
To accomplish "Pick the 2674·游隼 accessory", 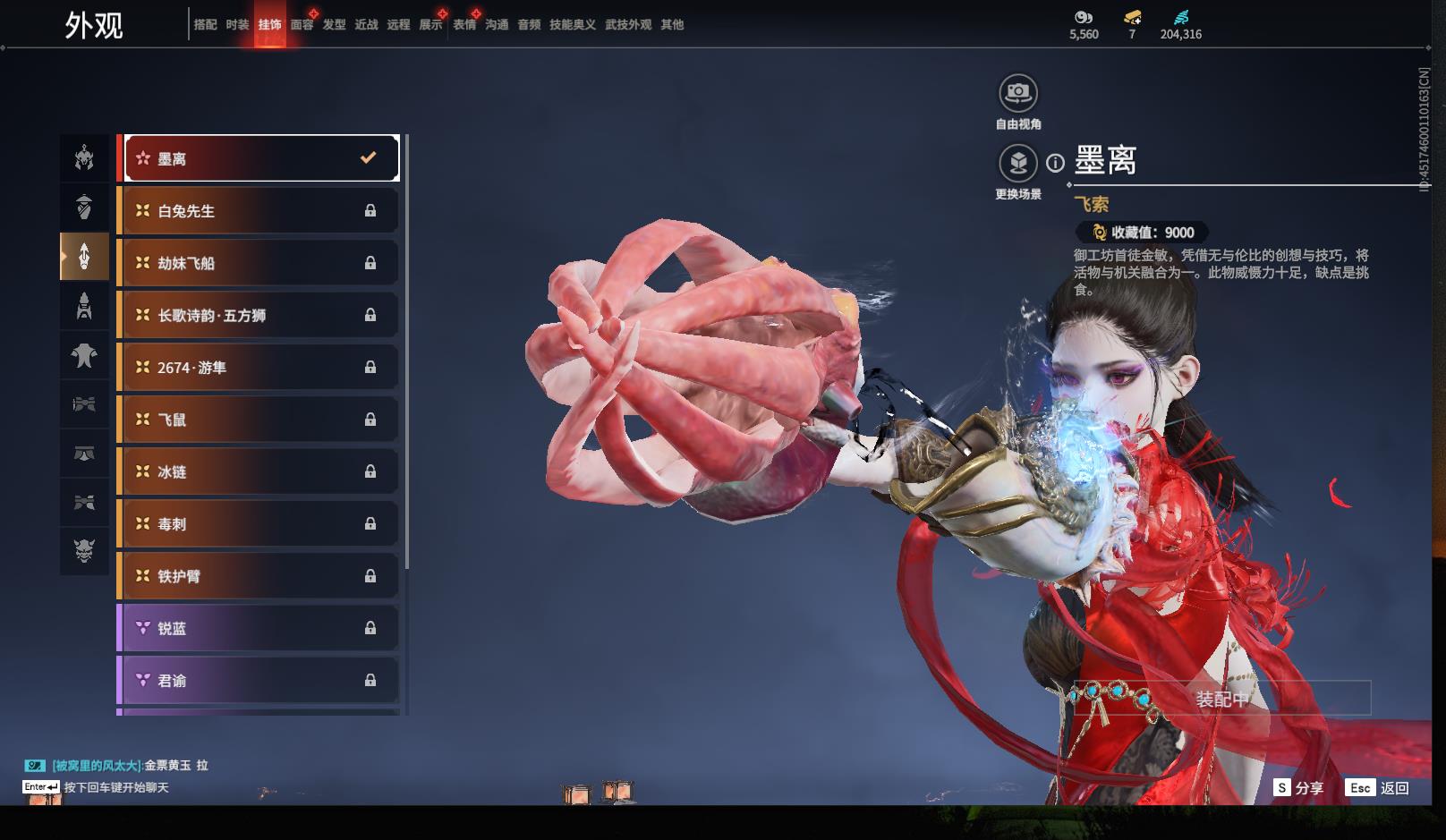I will (x=259, y=368).
